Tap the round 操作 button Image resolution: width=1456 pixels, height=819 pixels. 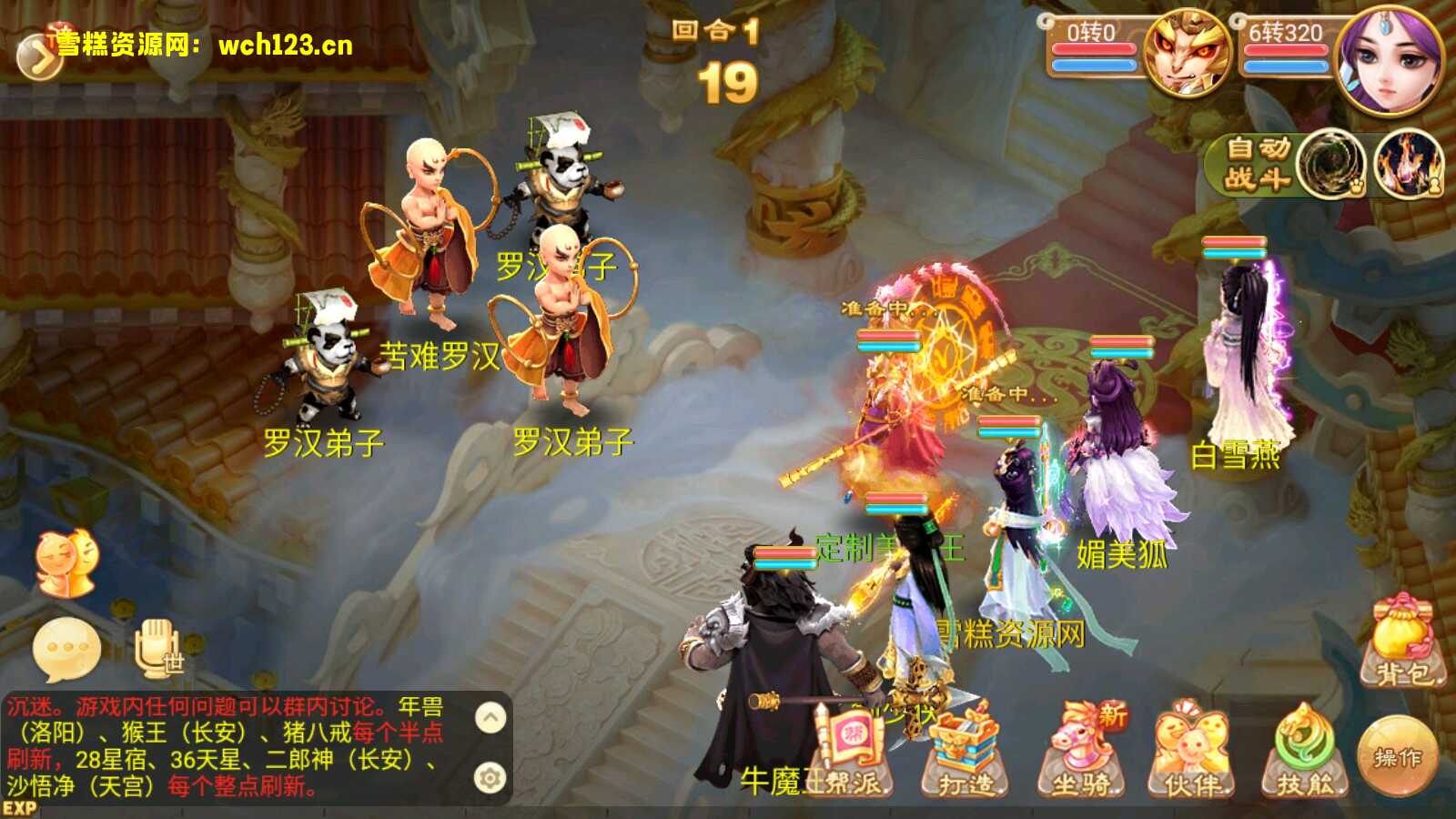pyautogui.click(x=1397, y=756)
